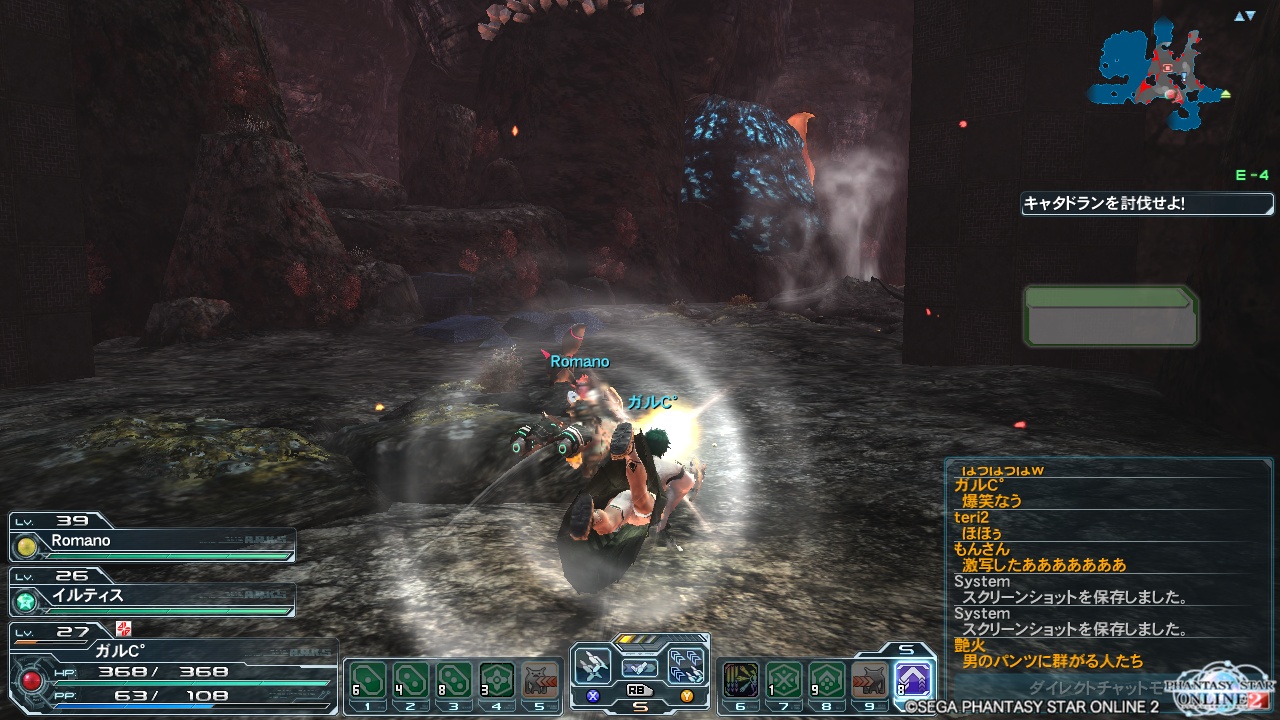Use the item in hotbar slot 2
Screen dimensions: 1280x720
point(410,680)
